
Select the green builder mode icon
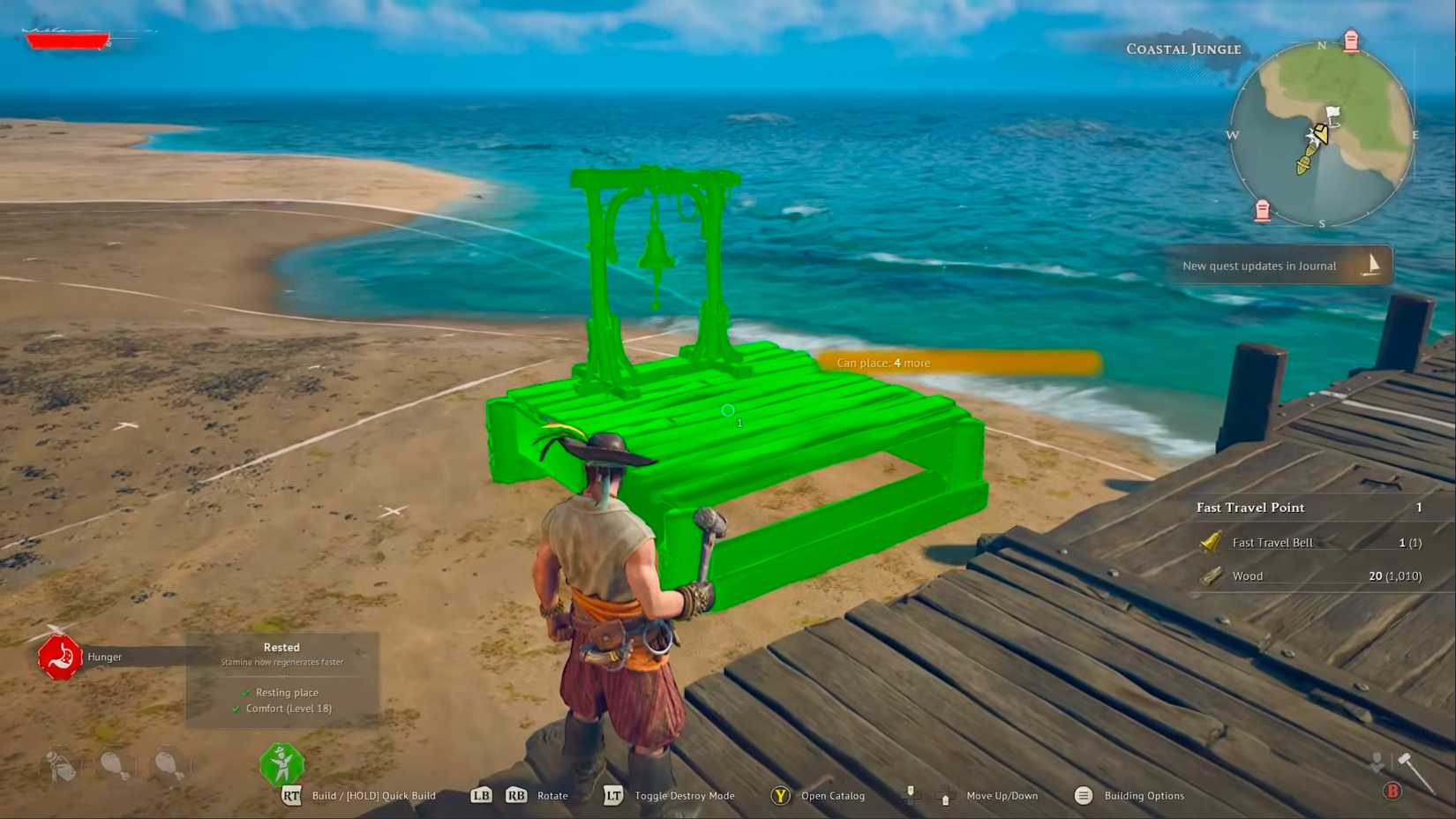[281, 762]
